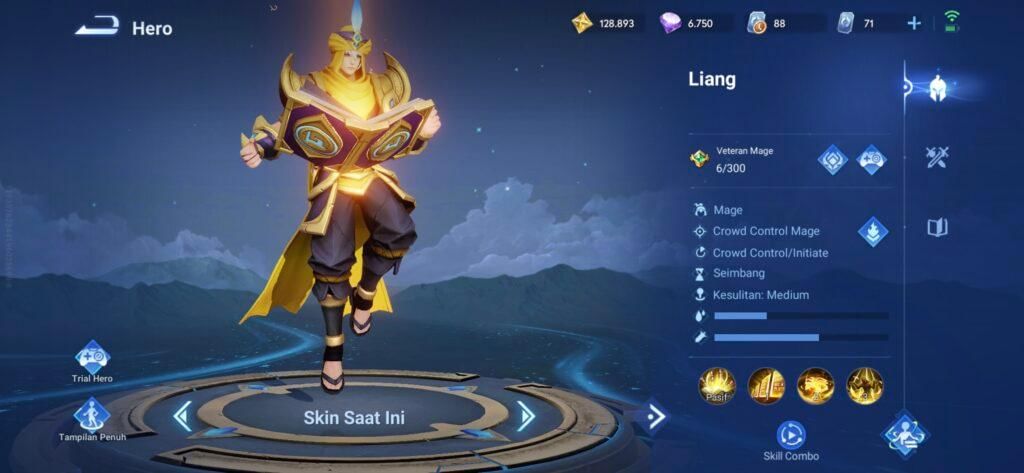The width and height of the screenshot is (1024, 473).
Task: Select Liang's second active skill icon
Action: [x=815, y=385]
